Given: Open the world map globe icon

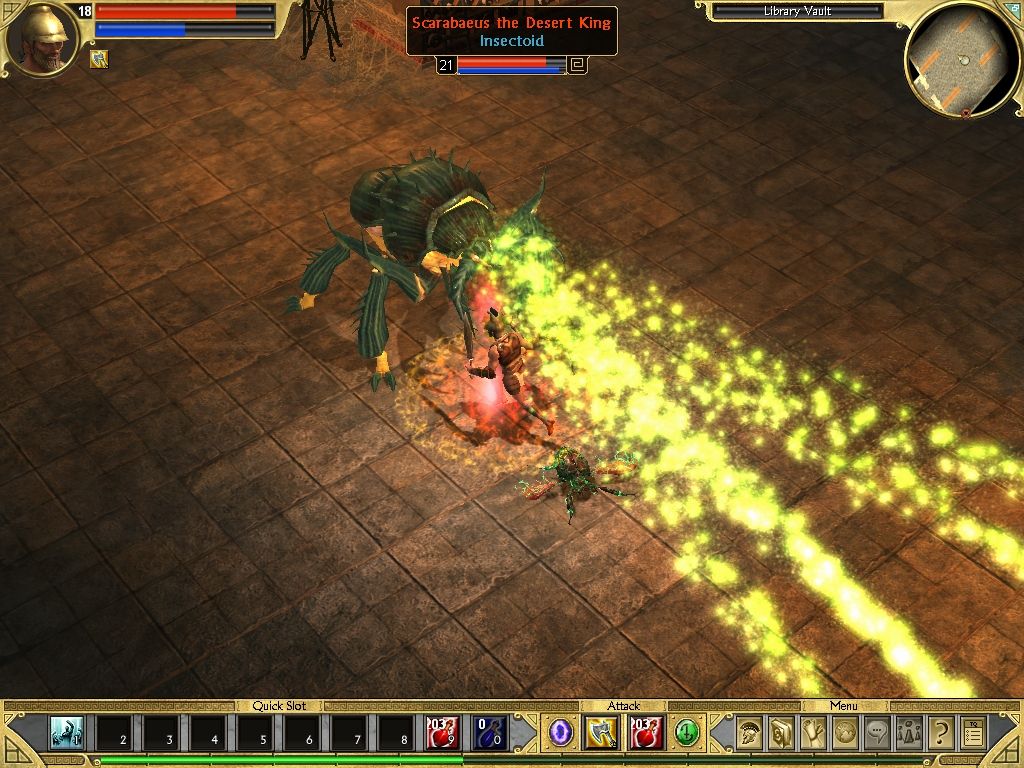Looking at the screenshot, I should pyautogui.click(x=845, y=734).
